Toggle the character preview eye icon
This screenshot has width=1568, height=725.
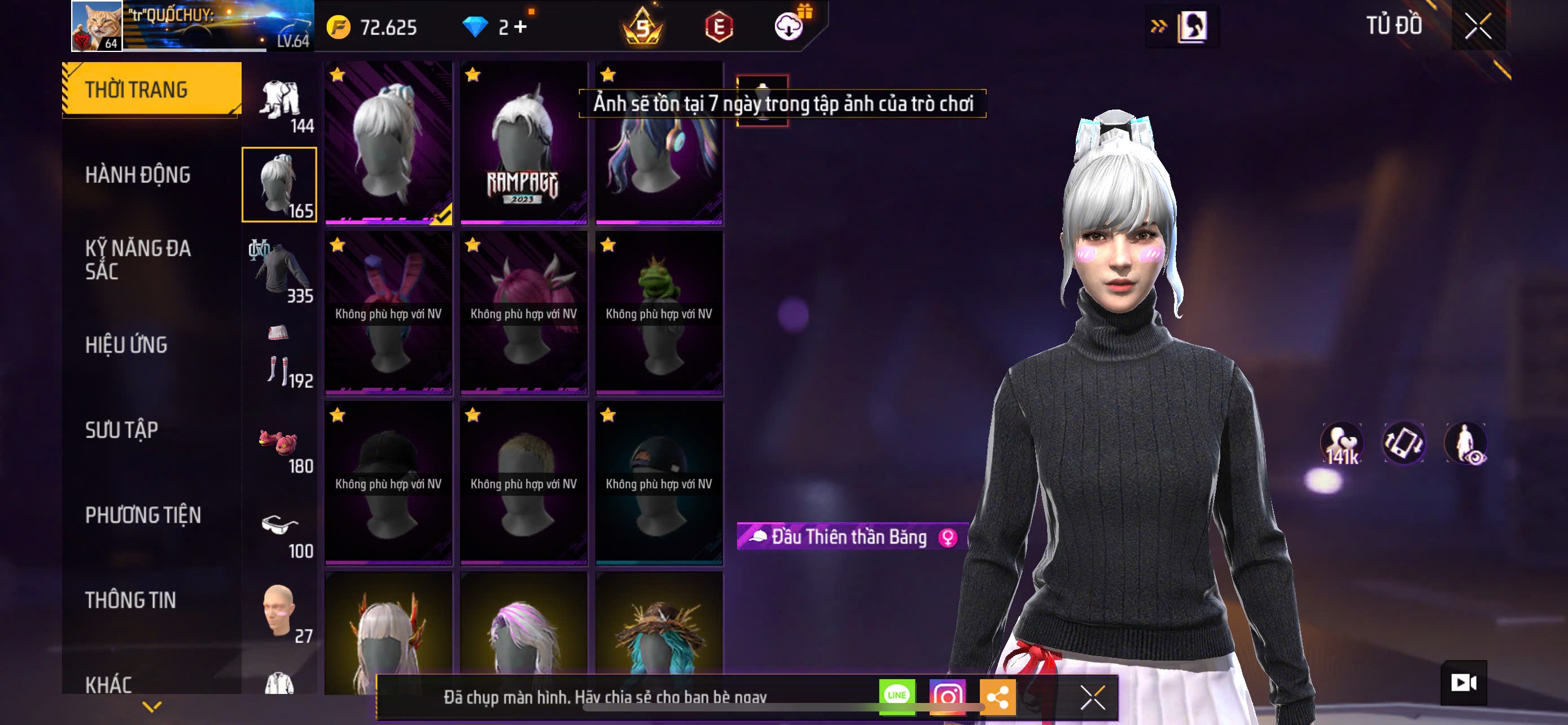click(x=1466, y=444)
